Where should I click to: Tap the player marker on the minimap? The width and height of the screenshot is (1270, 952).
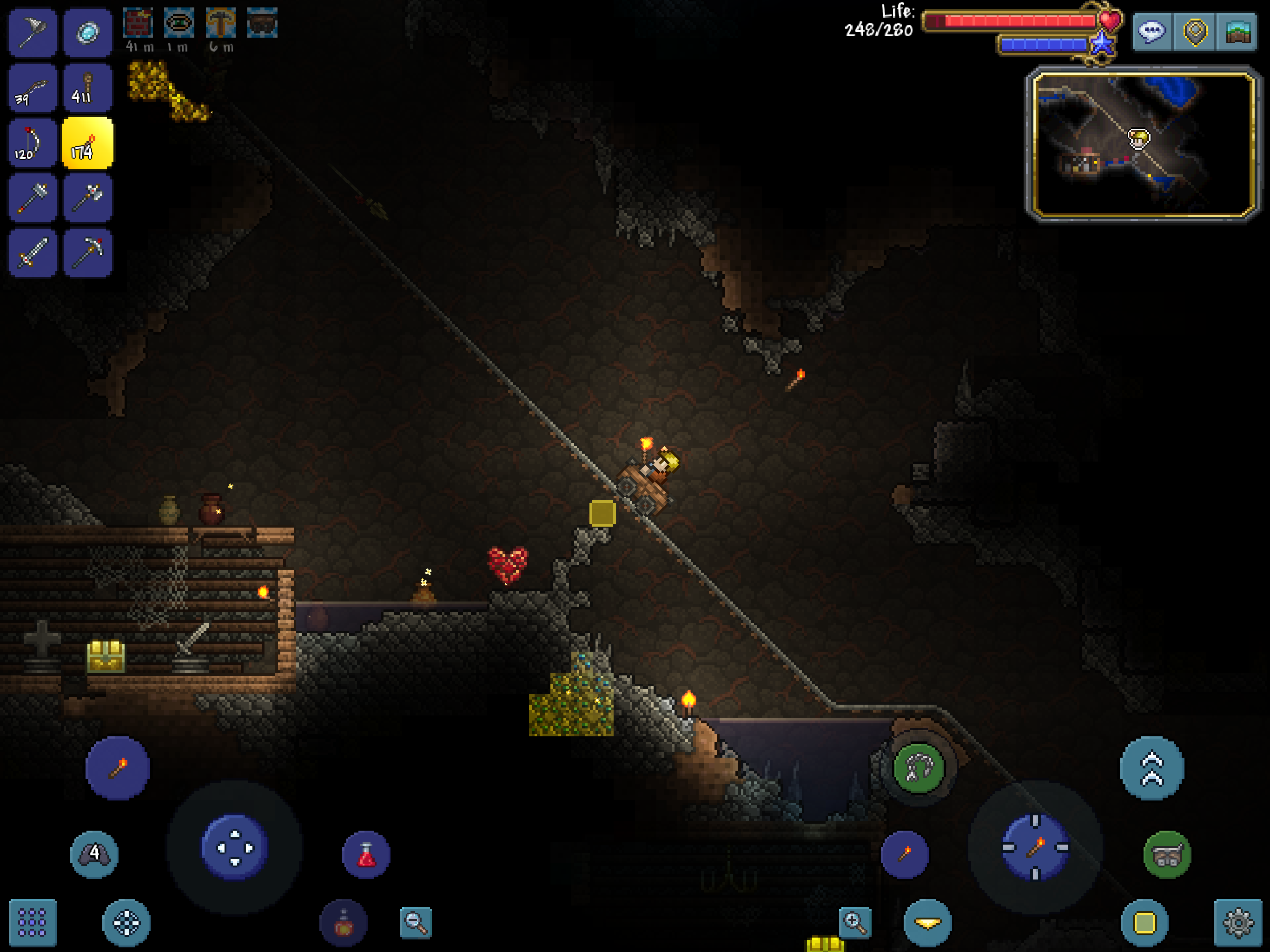[1139, 140]
